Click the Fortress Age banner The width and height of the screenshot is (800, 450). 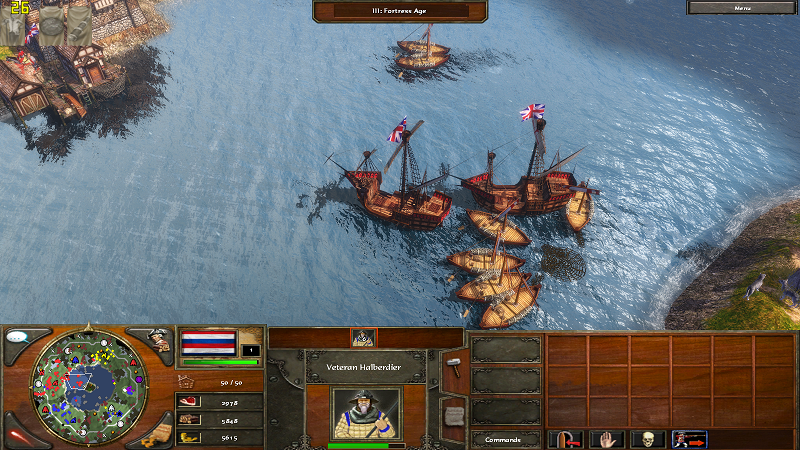tap(400, 10)
